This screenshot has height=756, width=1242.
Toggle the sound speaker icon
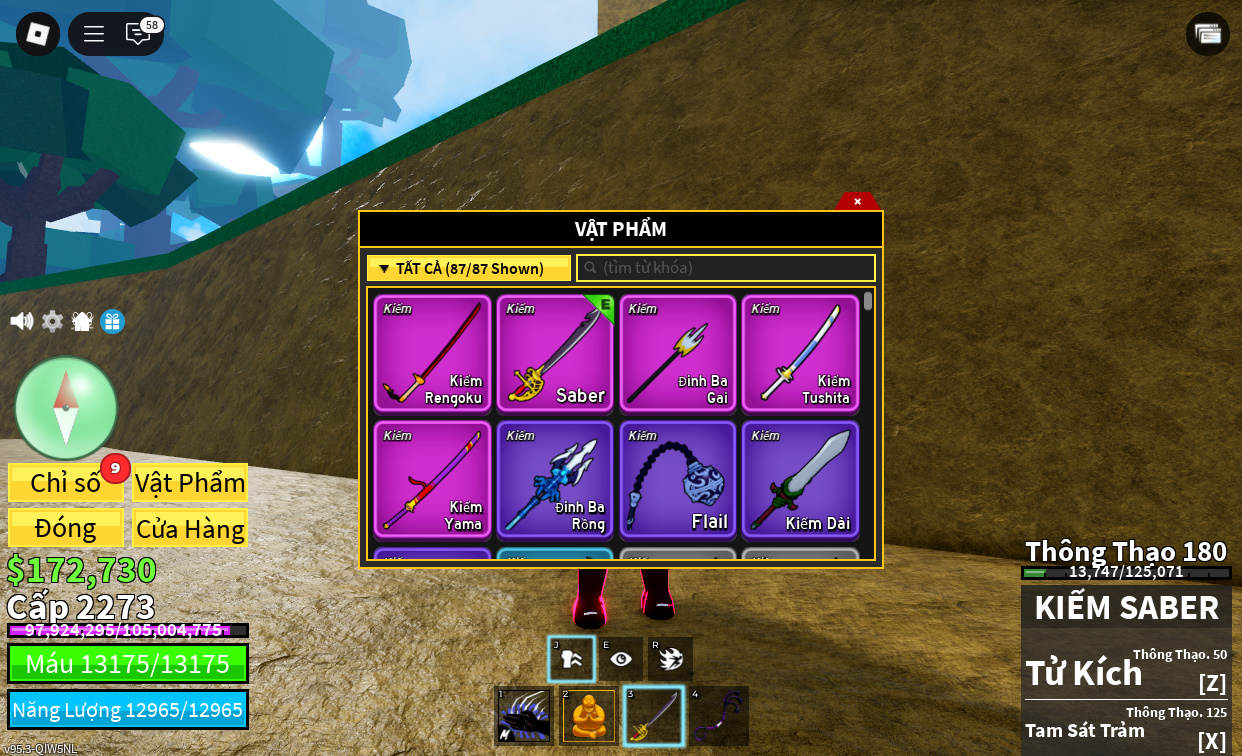[x=21, y=321]
